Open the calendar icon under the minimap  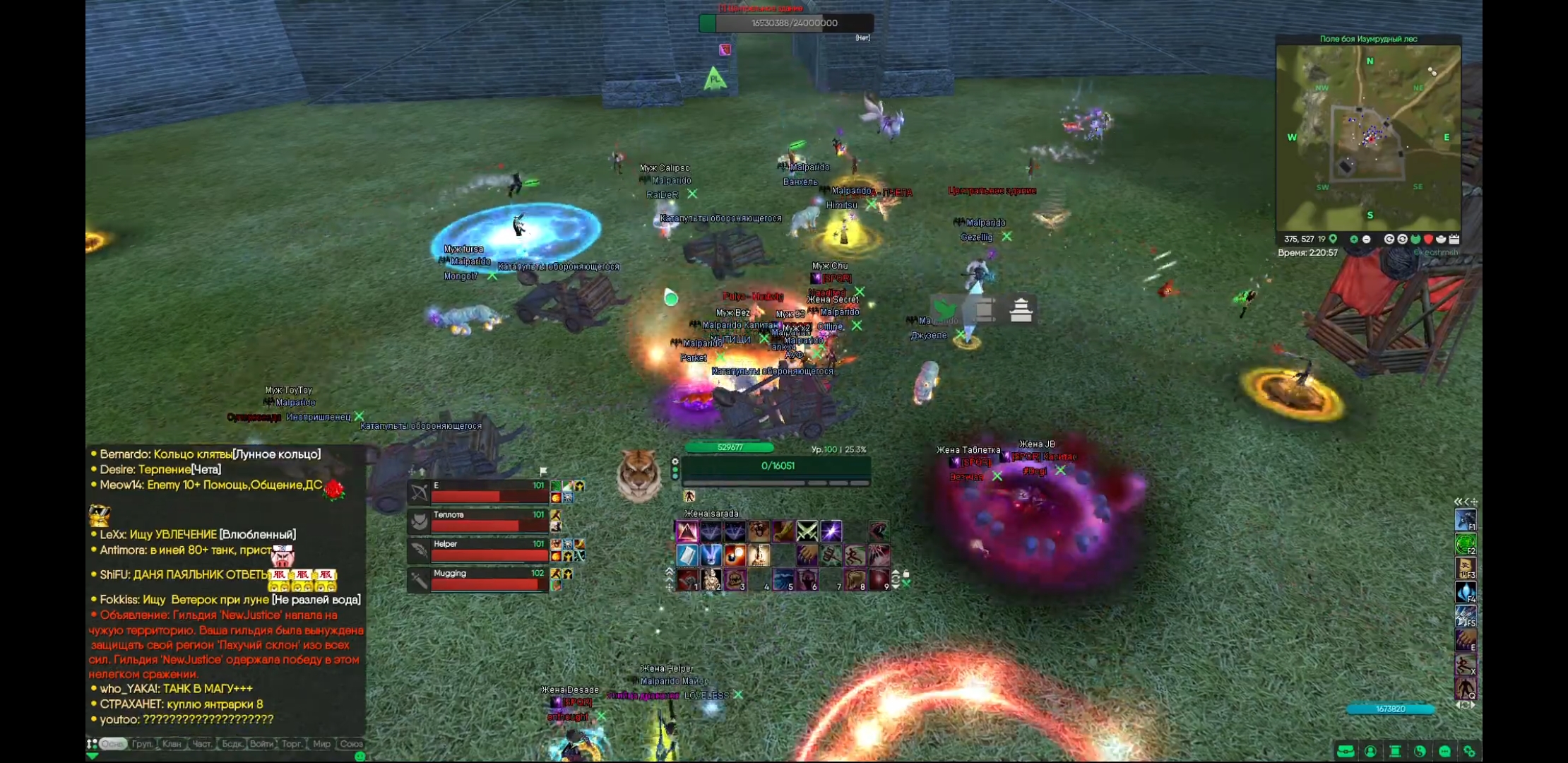tap(1454, 239)
